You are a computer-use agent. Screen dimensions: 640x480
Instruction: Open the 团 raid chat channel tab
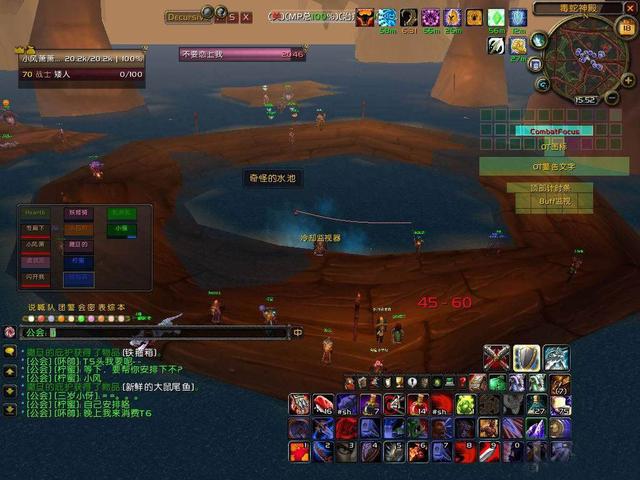[54, 307]
